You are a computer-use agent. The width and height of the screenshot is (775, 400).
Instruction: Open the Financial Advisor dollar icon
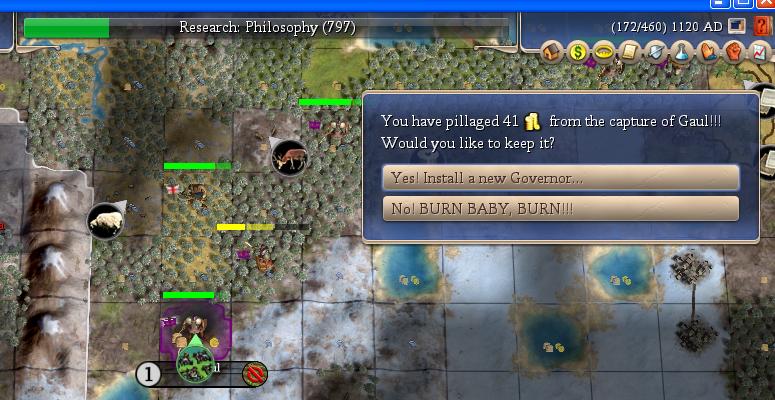tap(578, 50)
